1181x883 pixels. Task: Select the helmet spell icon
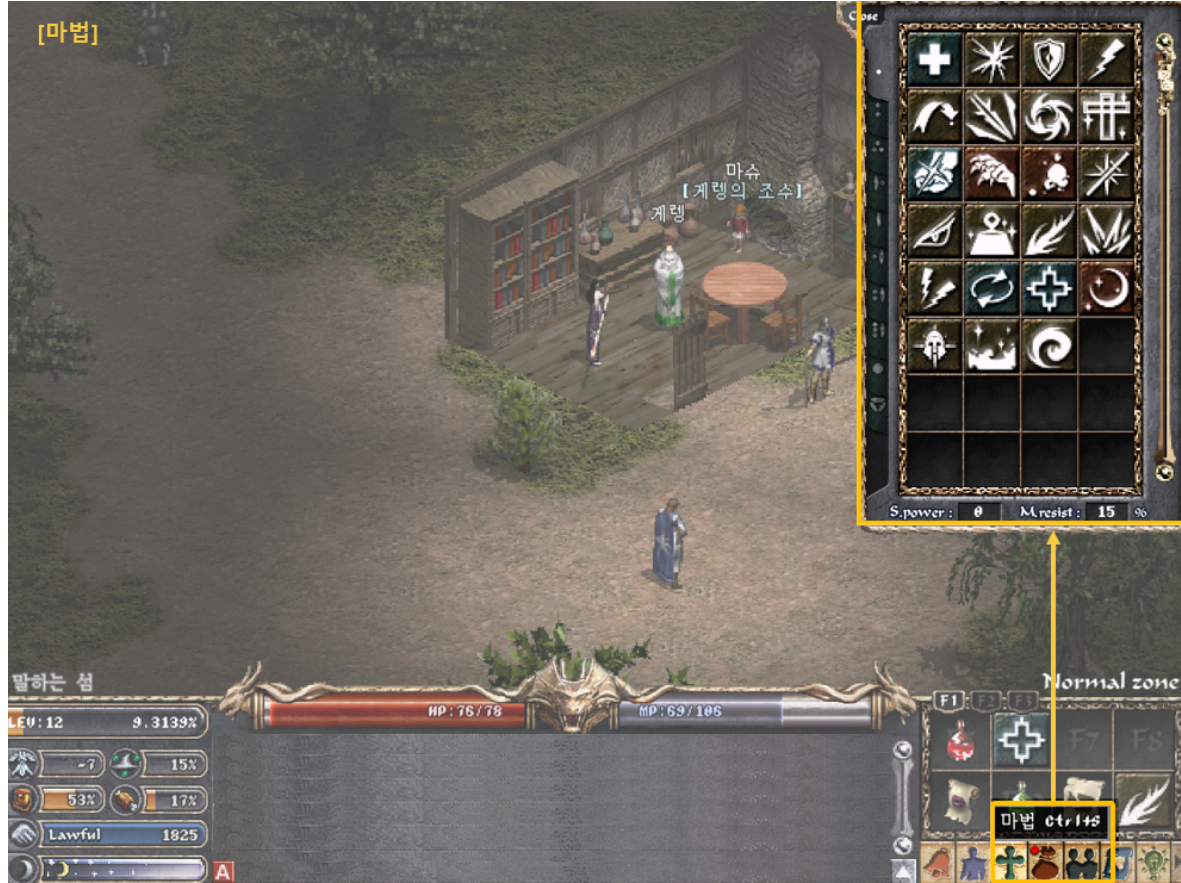(x=936, y=346)
